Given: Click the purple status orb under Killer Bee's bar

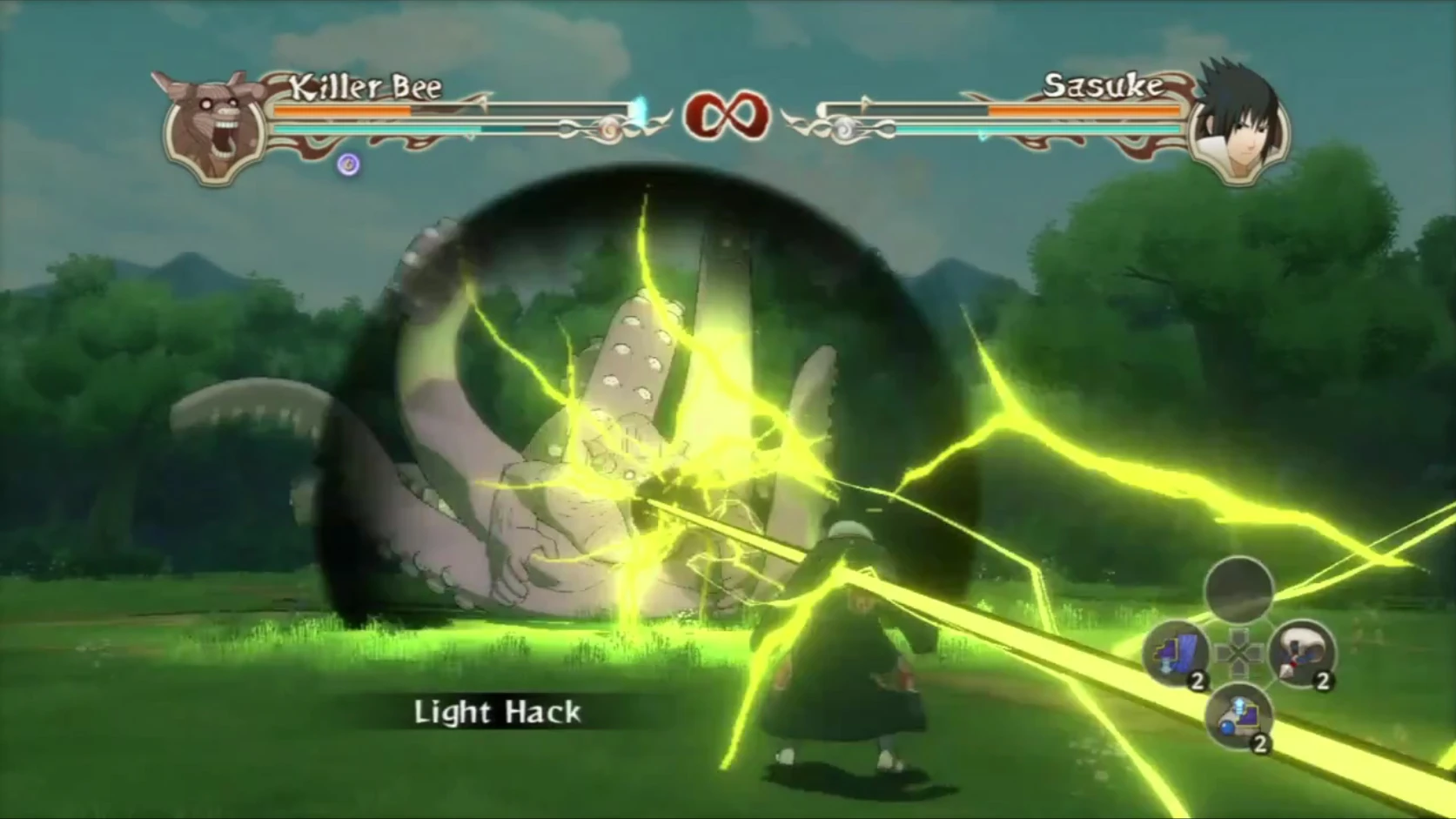Looking at the screenshot, I should click(348, 164).
